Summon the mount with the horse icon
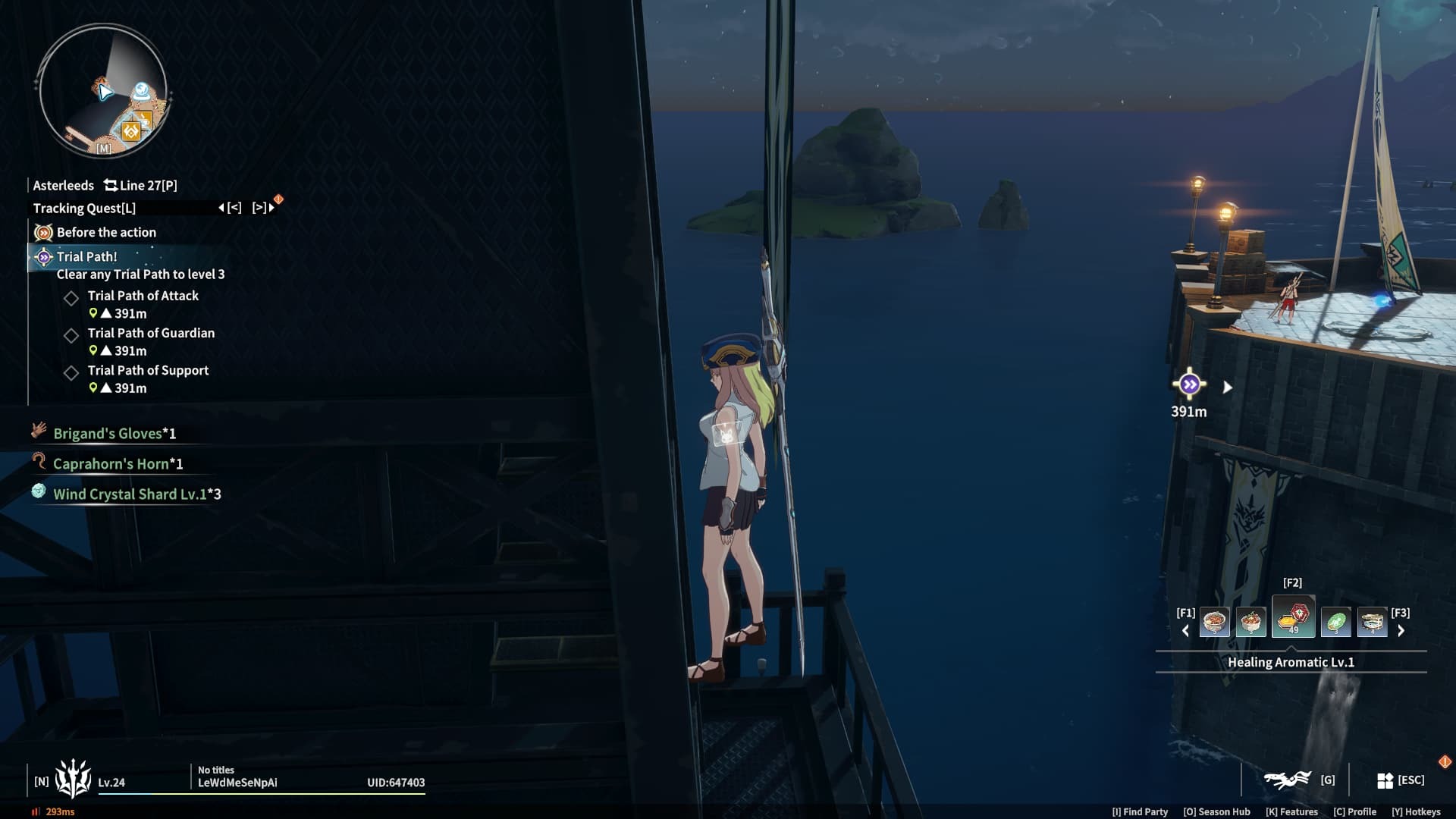 click(x=1288, y=780)
